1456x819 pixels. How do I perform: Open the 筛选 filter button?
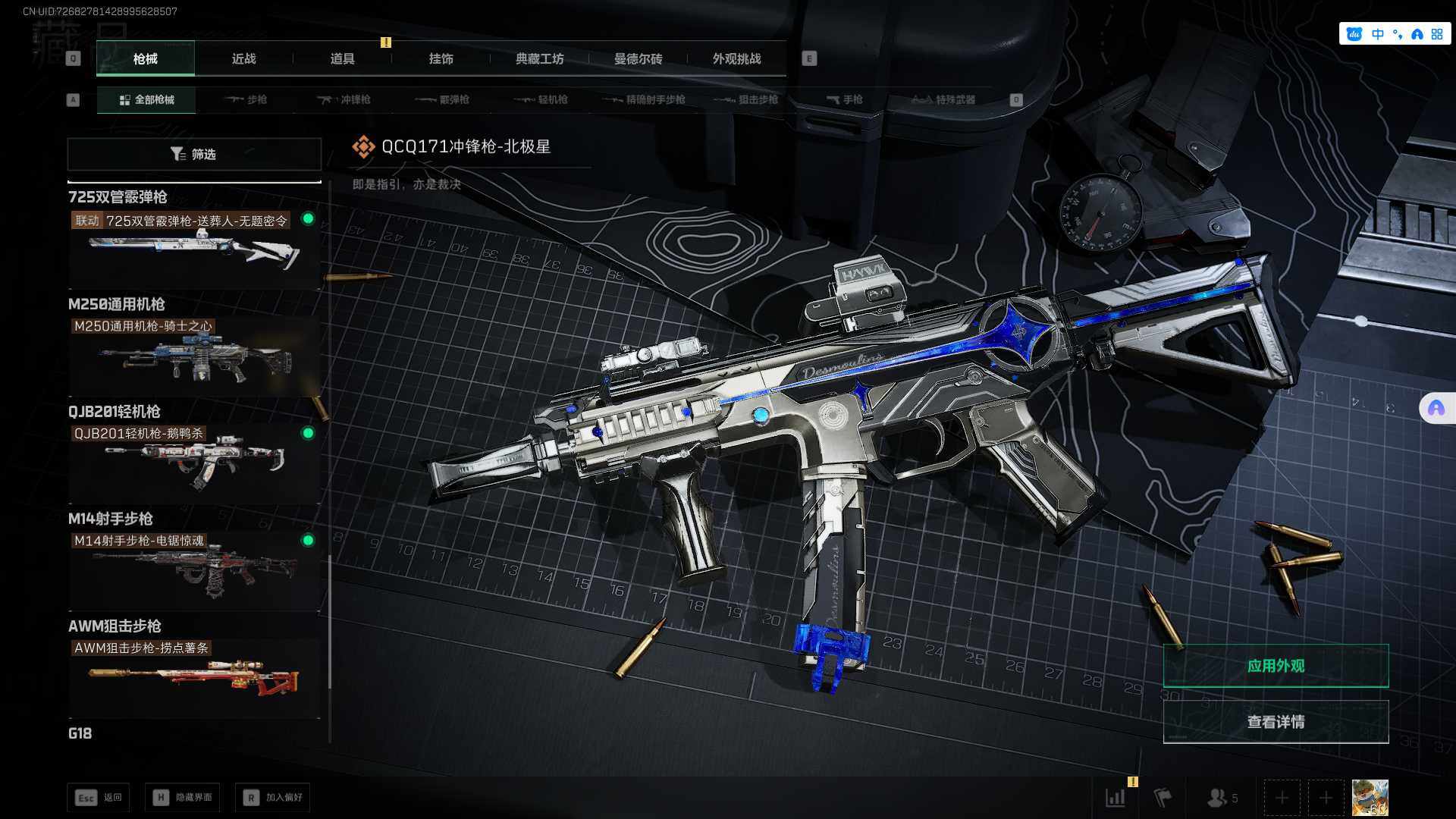pos(194,154)
